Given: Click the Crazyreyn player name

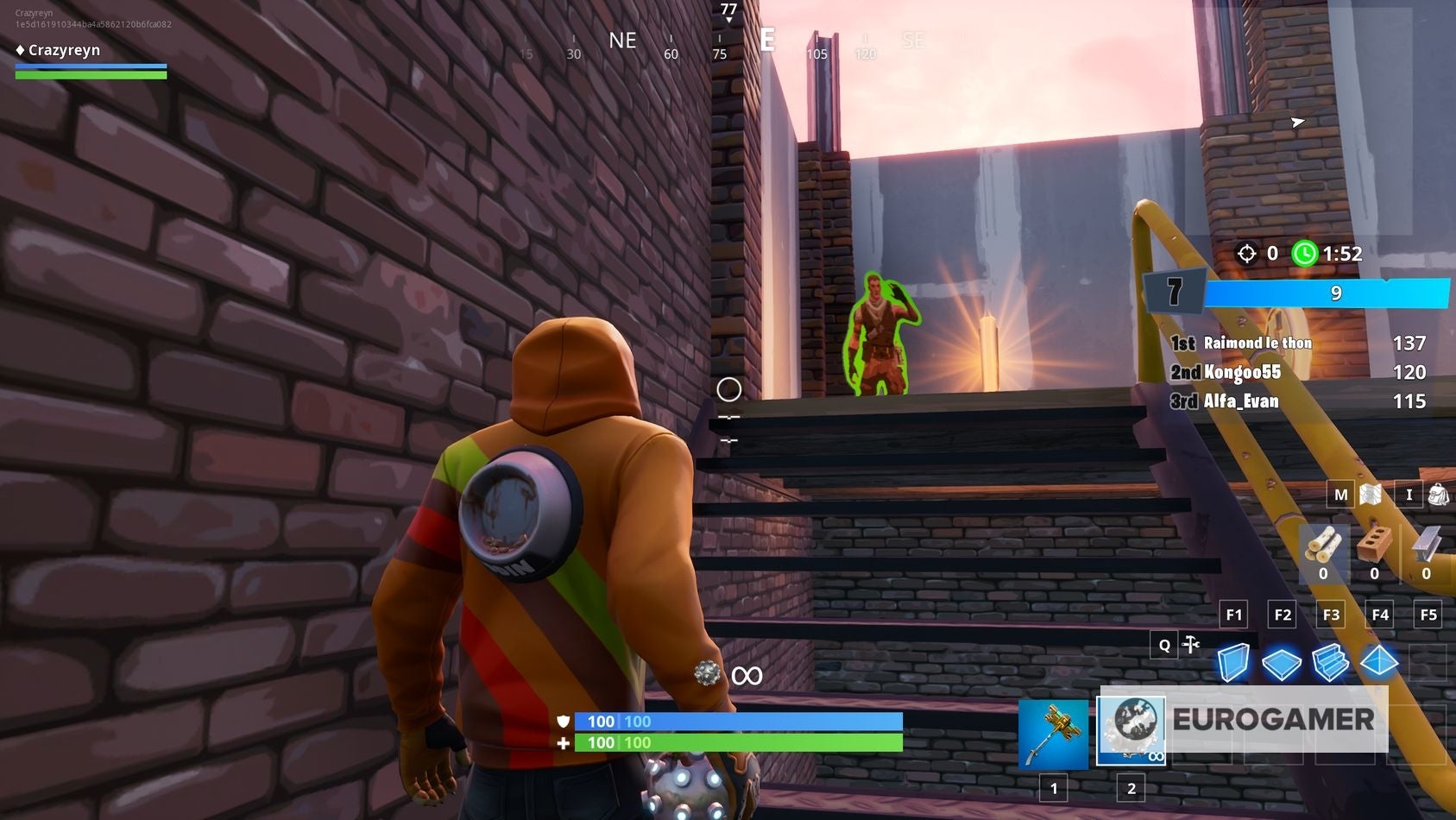Looking at the screenshot, I should click(65, 50).
